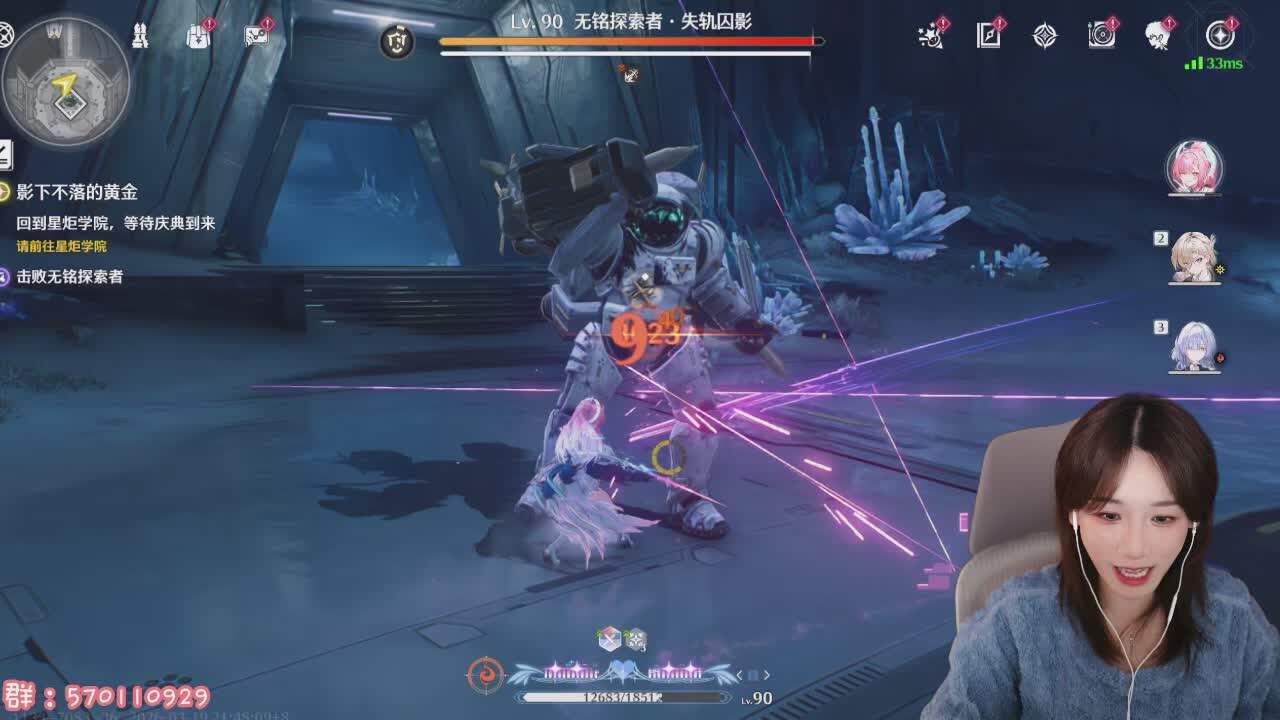Open the four-pointed star convene icon
The width and height of the screenshot is (1280, 720).
[1045, 37]
